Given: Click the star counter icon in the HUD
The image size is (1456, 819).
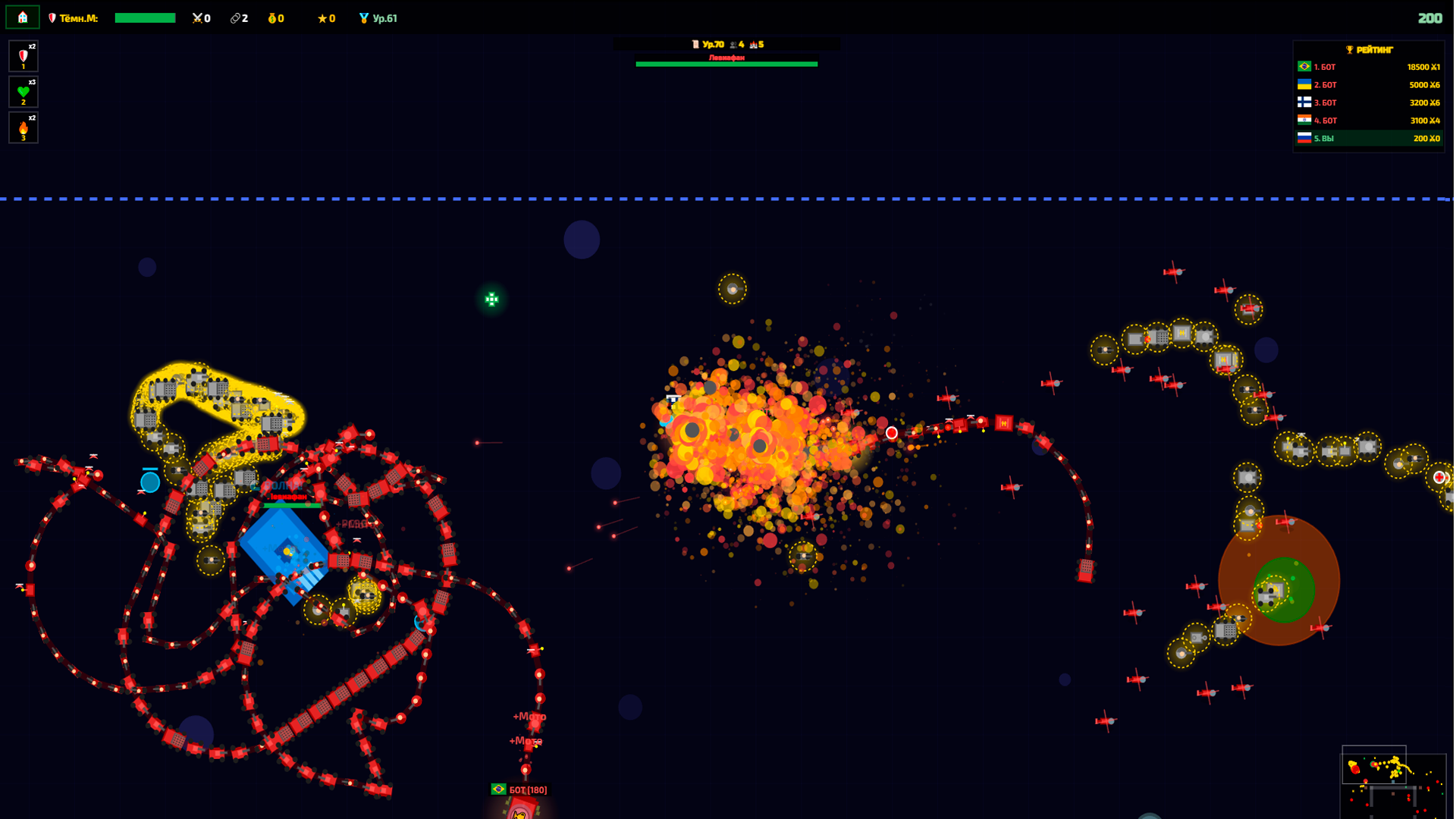Looking at the screenshot, I should point(322,18).
